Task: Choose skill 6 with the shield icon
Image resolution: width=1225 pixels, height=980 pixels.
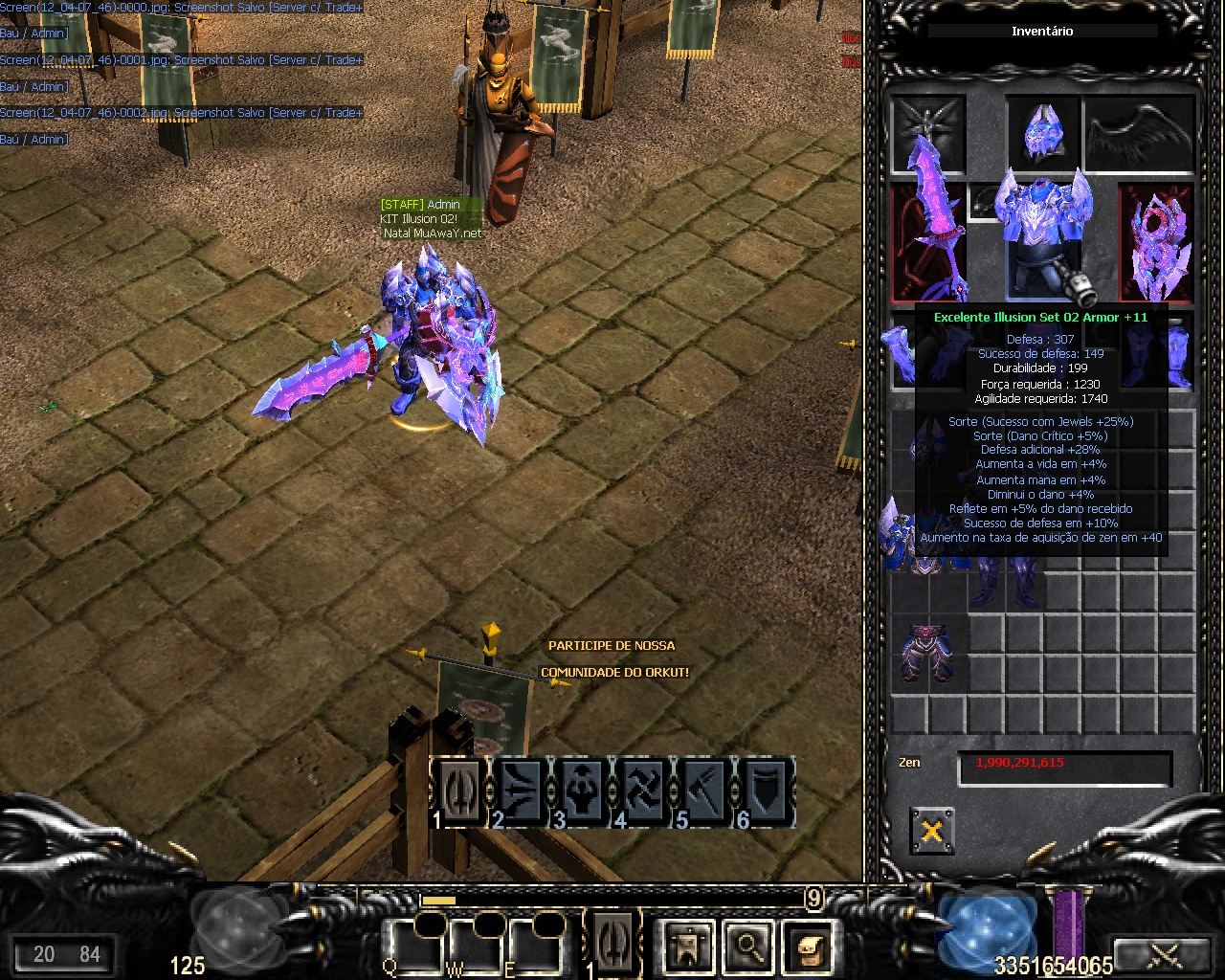Action: [766, 792]
